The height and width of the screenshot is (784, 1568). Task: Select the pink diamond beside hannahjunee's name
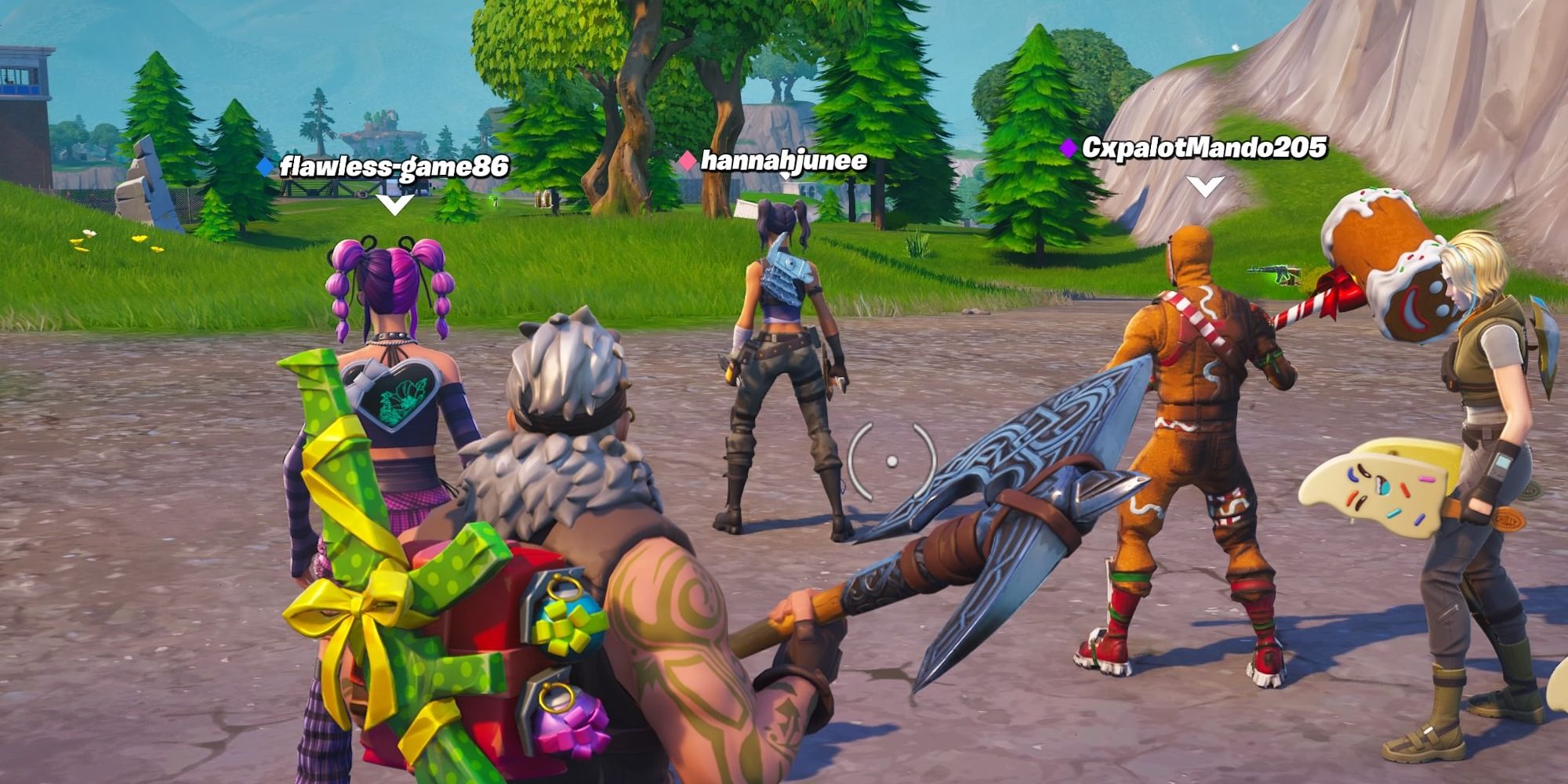coord(687,160)
